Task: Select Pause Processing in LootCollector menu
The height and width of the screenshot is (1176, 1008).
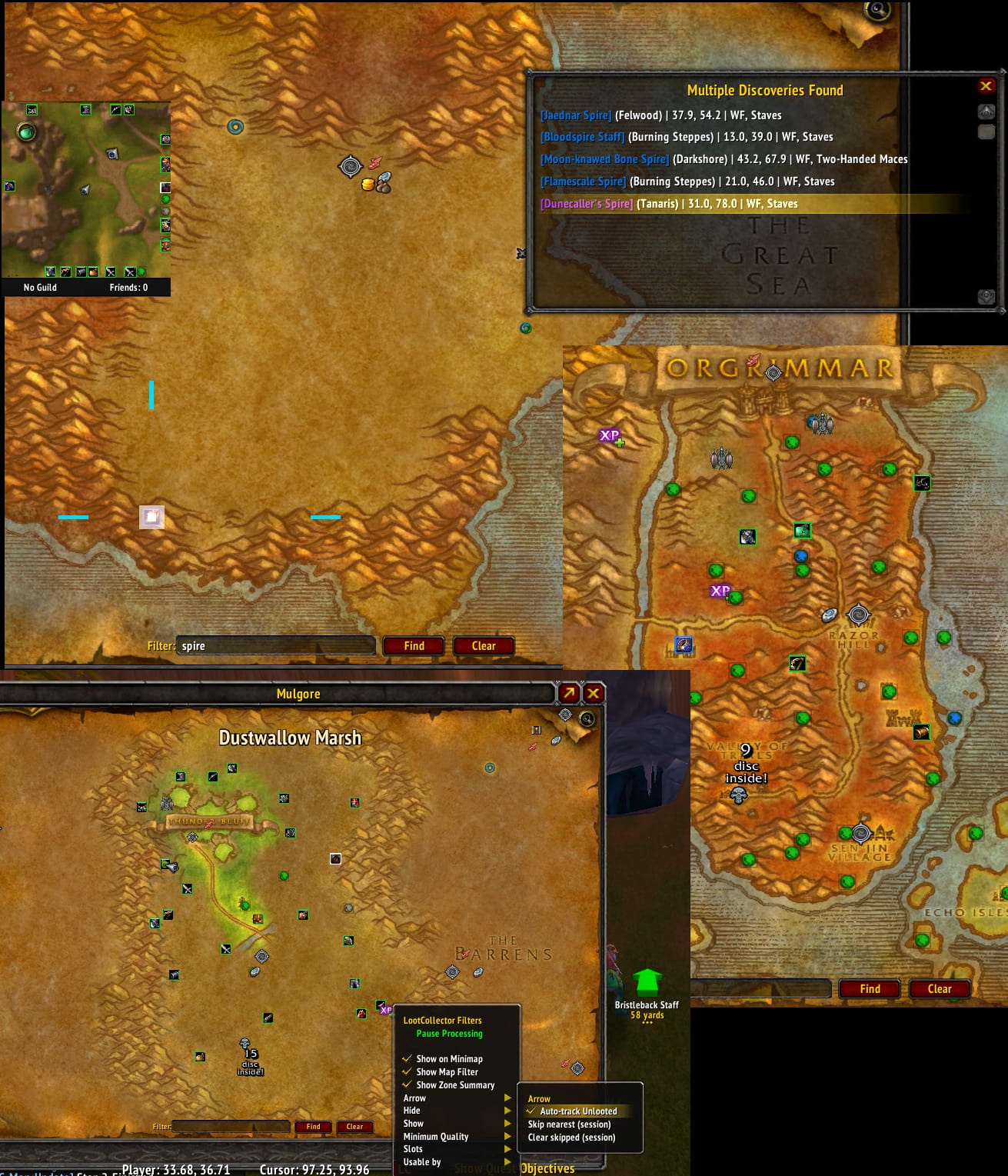Action: pos(449,1034)
